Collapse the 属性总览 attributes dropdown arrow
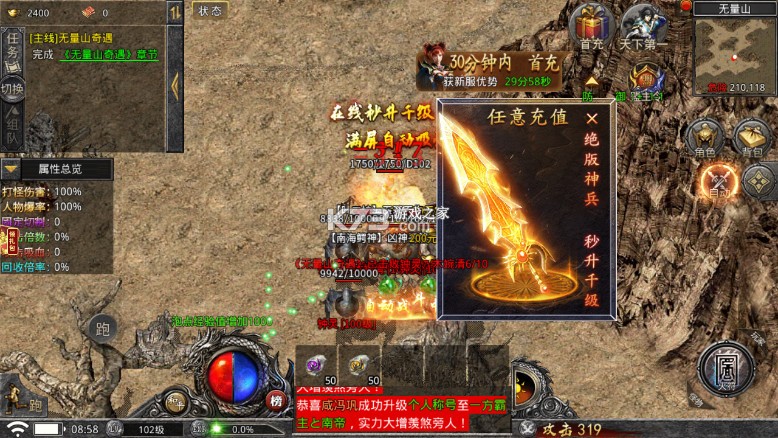The height and width of the screenshot is (438, 778). [12, 169]
